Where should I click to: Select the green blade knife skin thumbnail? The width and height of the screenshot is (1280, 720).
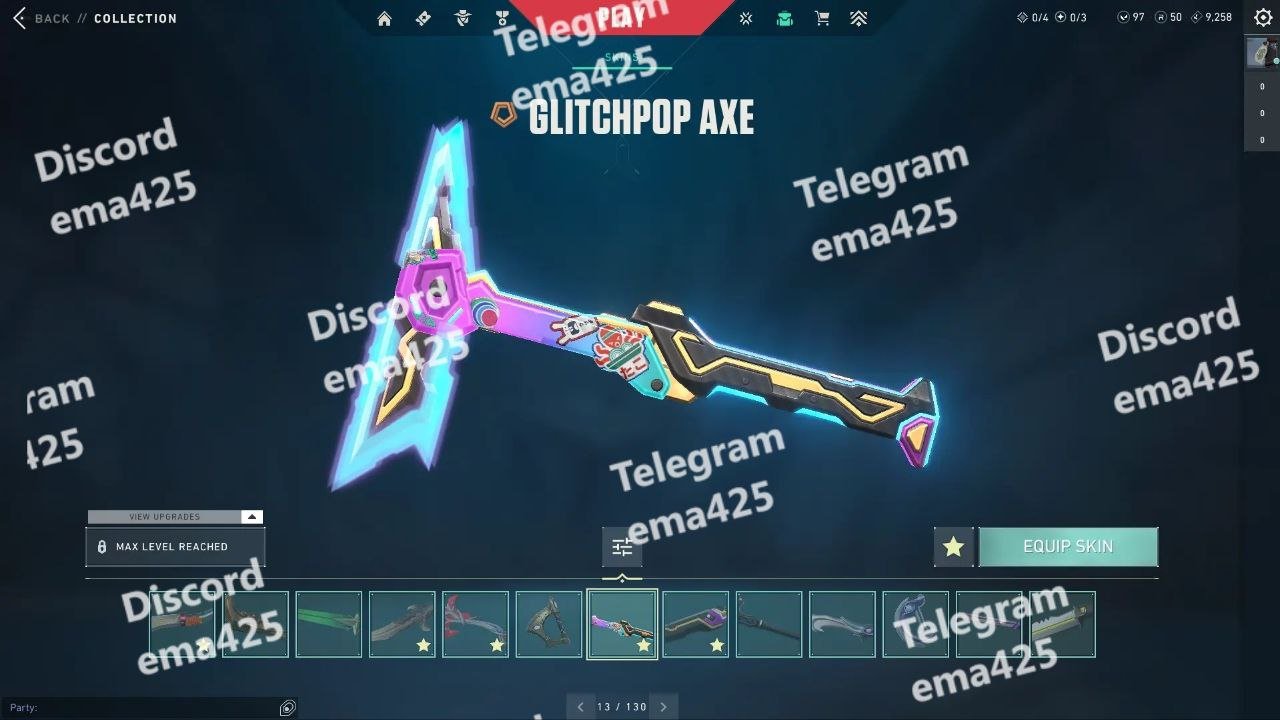coord(329,624)
